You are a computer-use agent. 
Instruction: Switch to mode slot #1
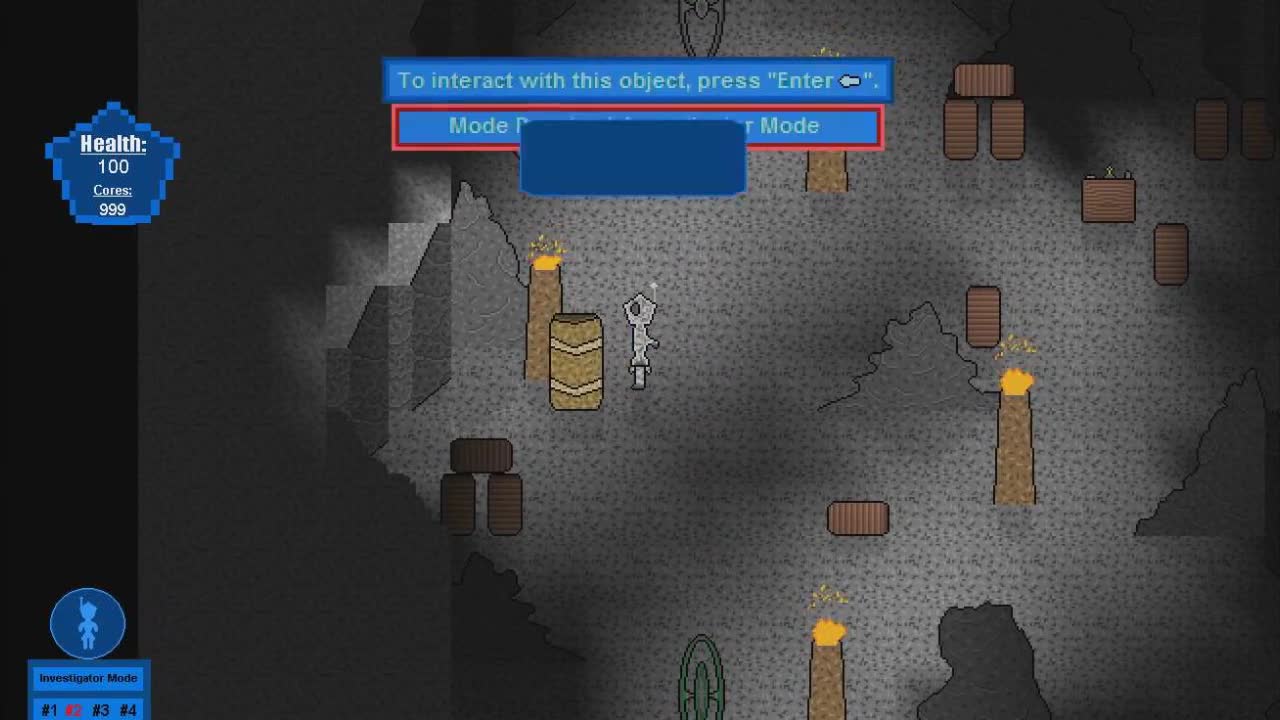tap(49, 710)
